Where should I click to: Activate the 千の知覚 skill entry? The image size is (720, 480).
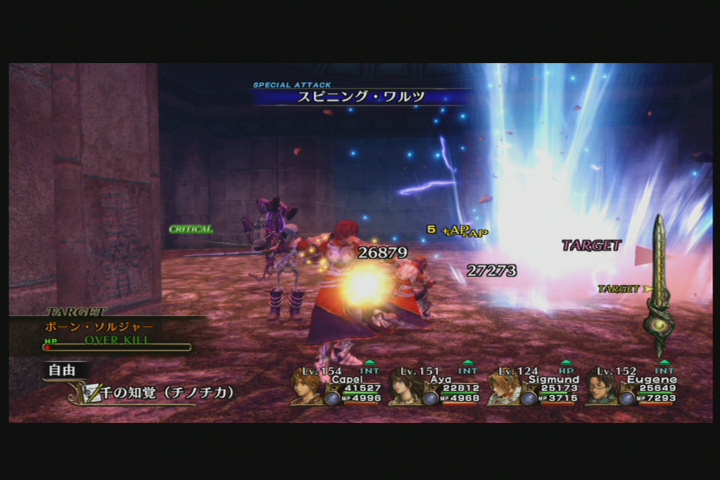tap(160, 393)
